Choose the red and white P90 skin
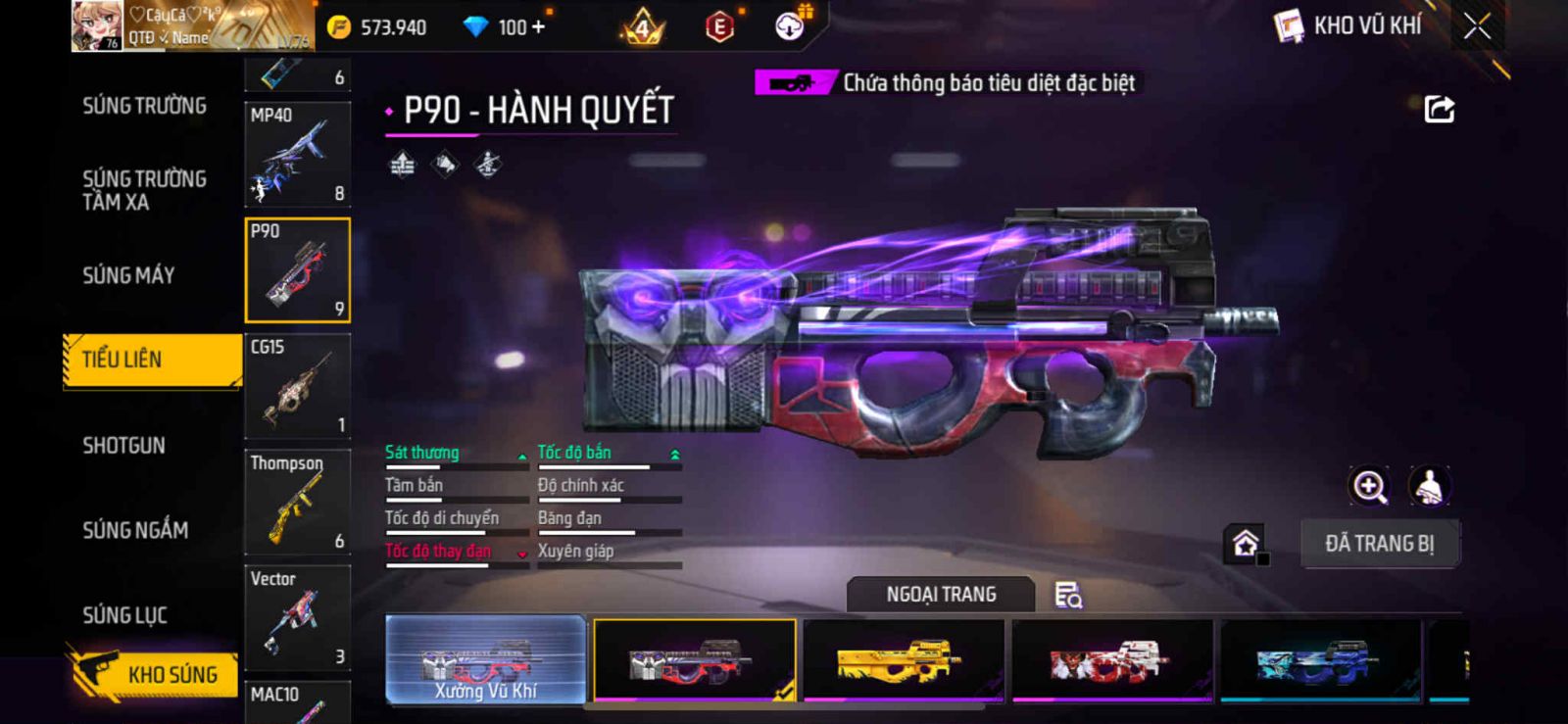 [1111, 660]
